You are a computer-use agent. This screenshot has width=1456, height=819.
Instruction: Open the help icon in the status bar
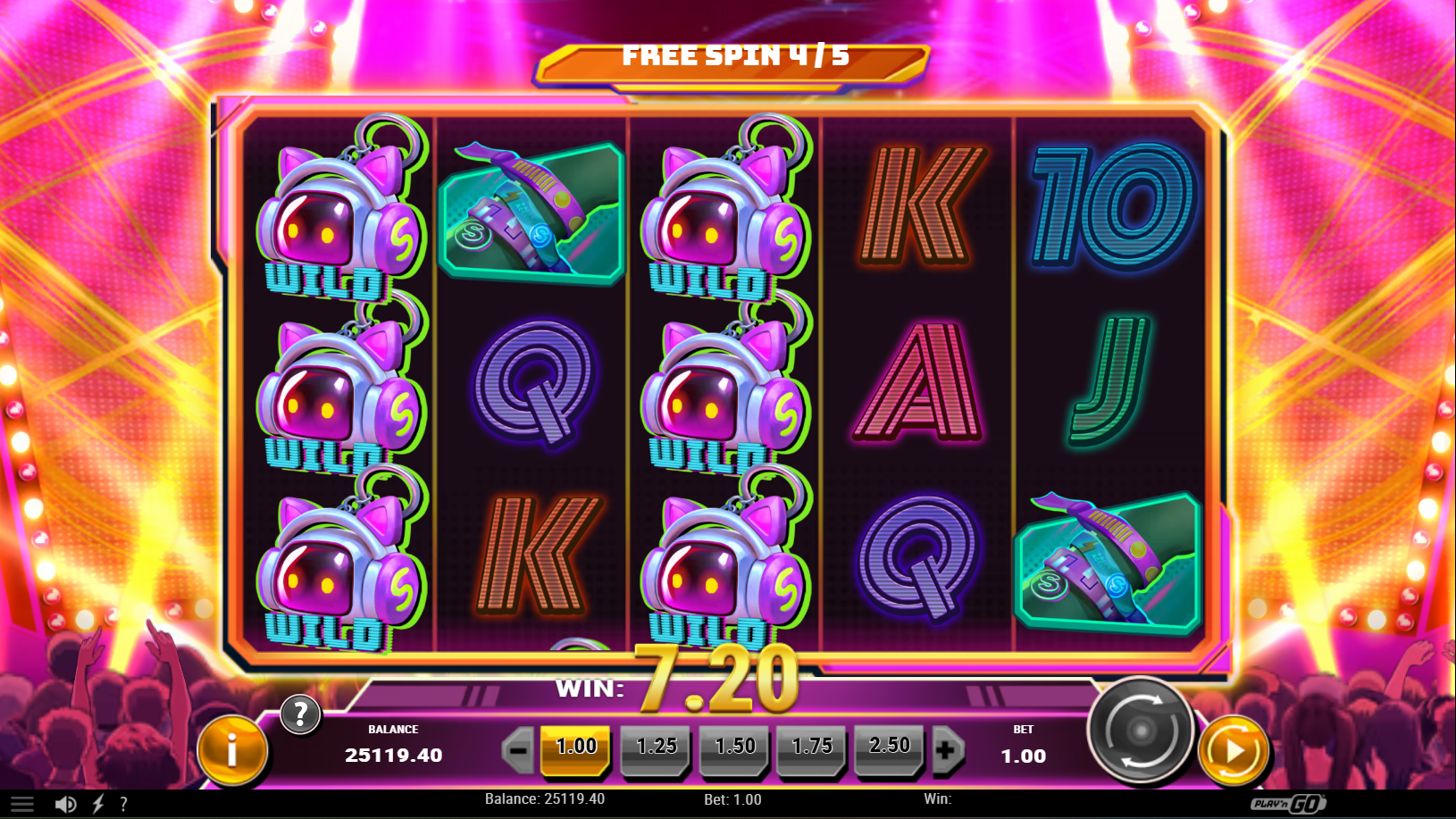pos(125,801)
